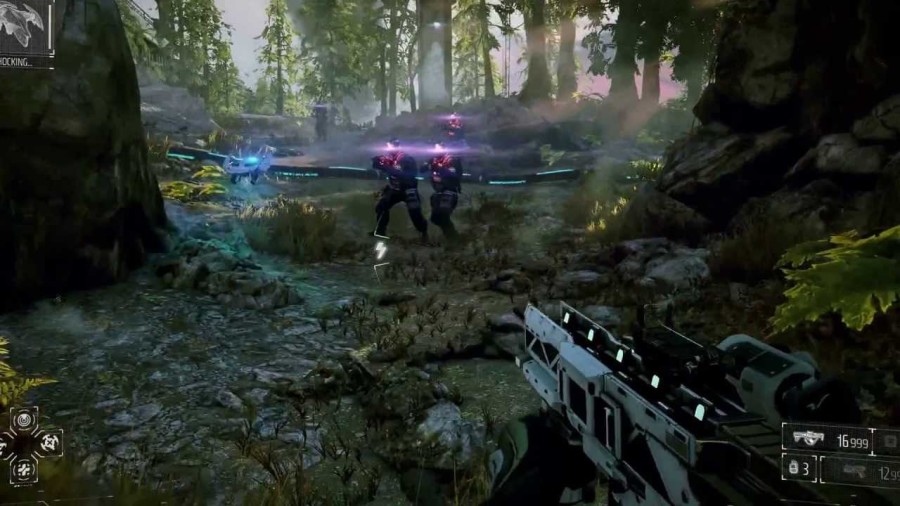This screenshot has height=506, width=900.
Task: Choose the top OWL shield mode icon
Action: [x=24, y=419]
